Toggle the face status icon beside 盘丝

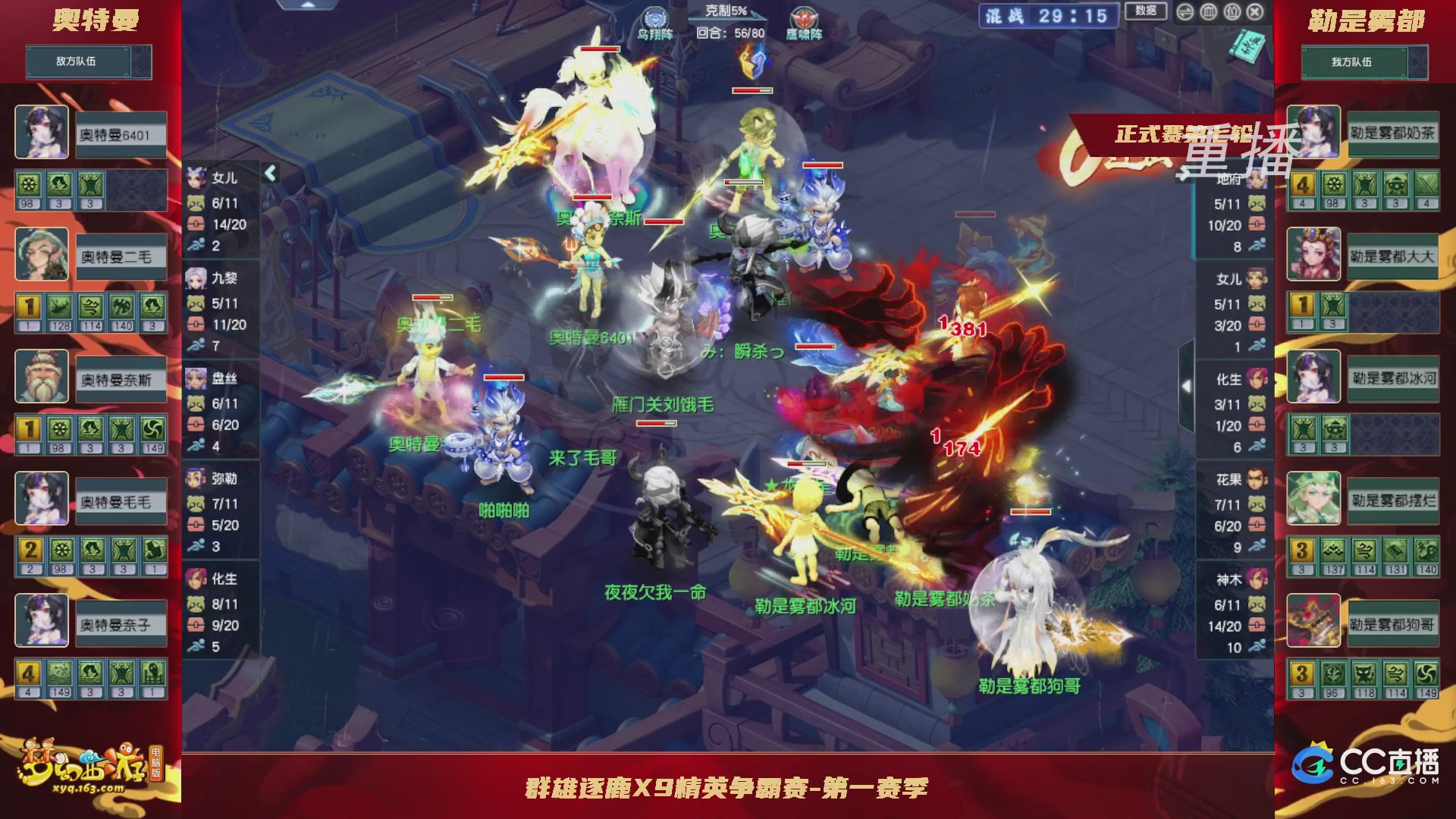coord(195,403)
